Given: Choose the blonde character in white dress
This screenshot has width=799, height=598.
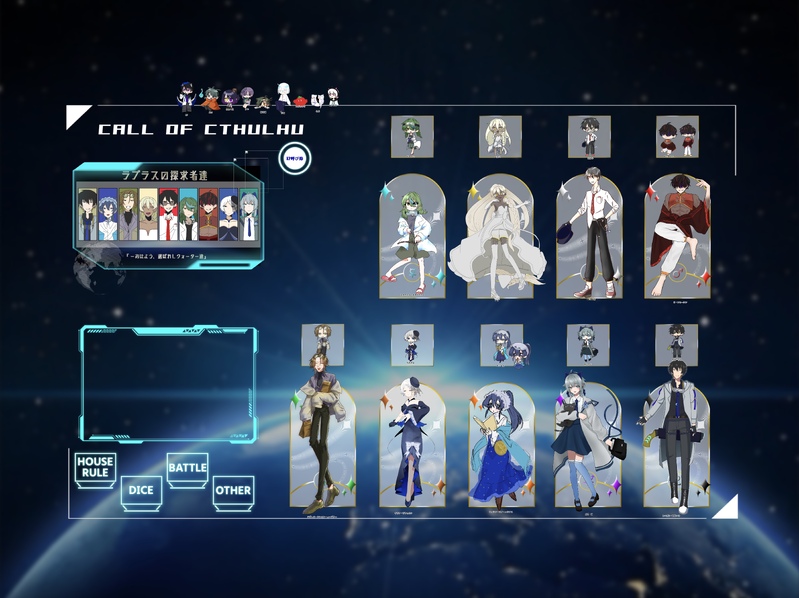Looking at the screenshot, I should 499,238.
